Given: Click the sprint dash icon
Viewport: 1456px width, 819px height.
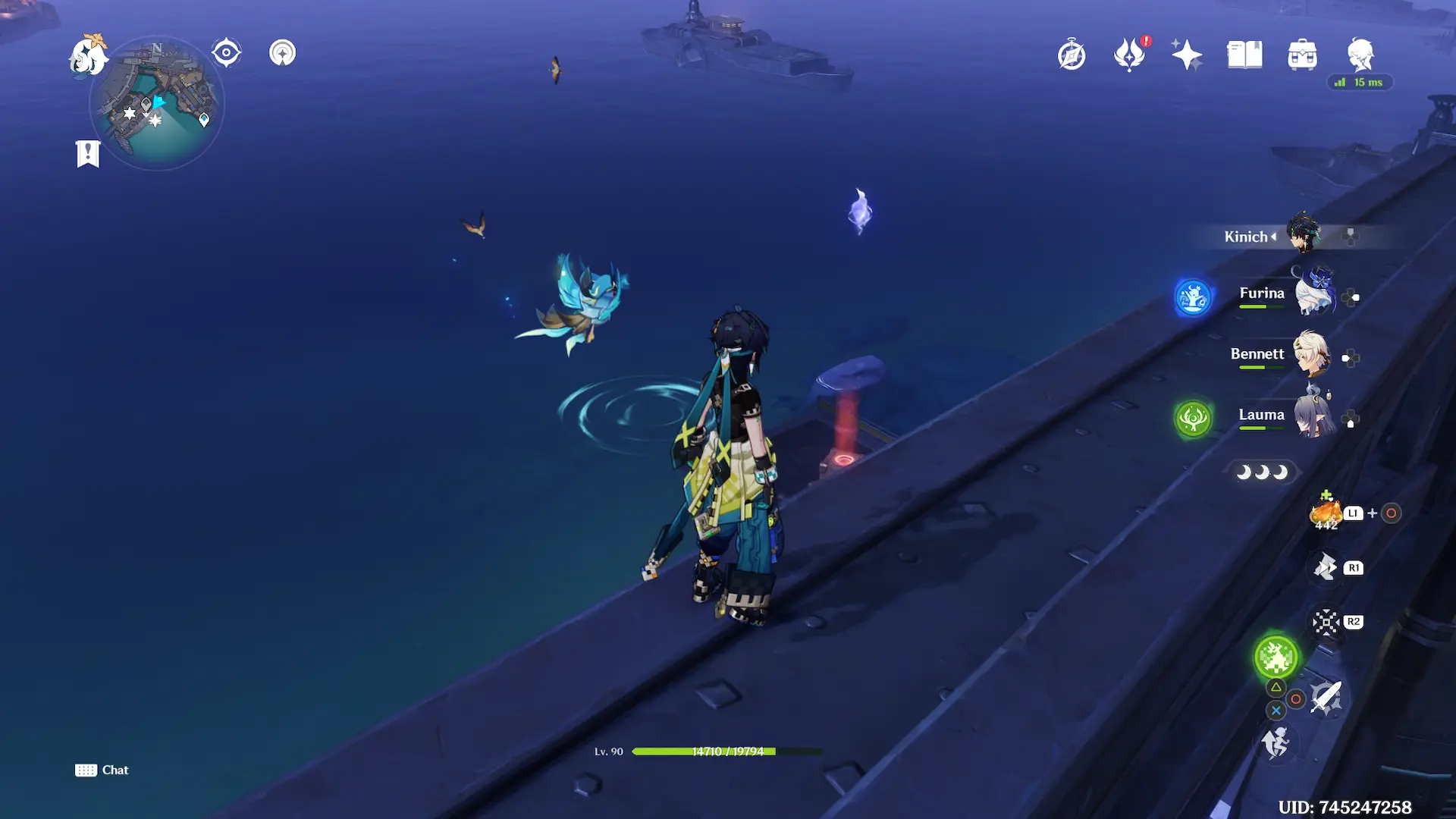Looking at the screenshot, I should coord(1276,743).
